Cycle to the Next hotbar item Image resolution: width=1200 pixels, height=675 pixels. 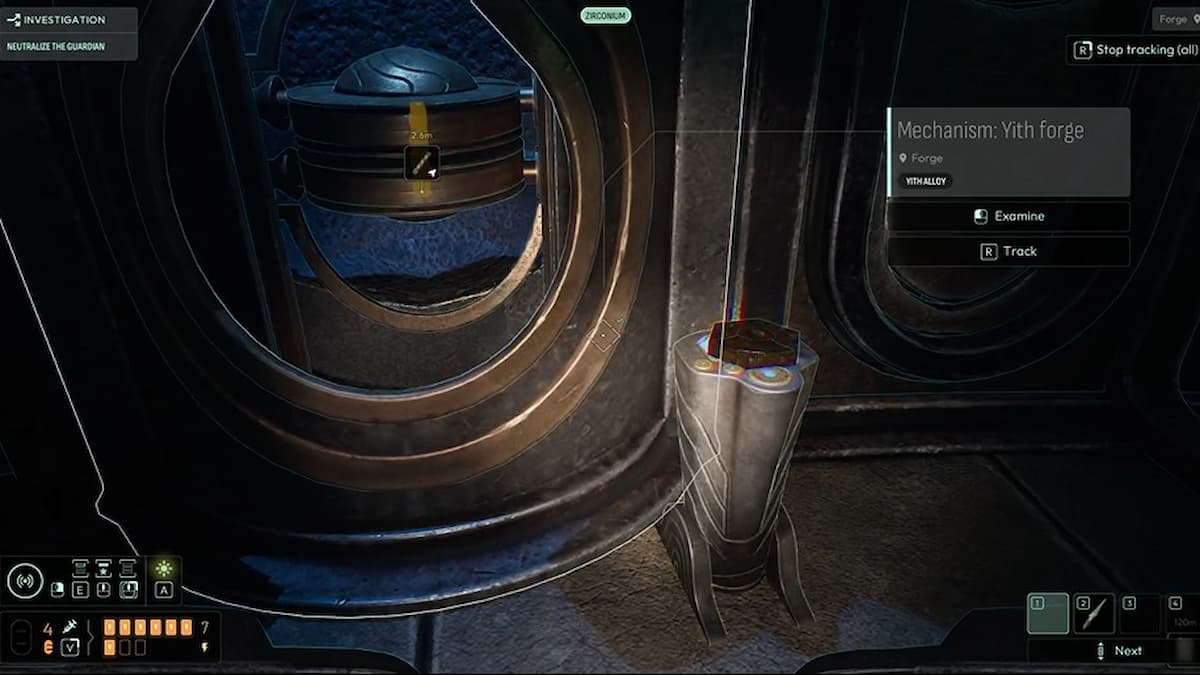pyautogui.click(x=1119, y=651)
